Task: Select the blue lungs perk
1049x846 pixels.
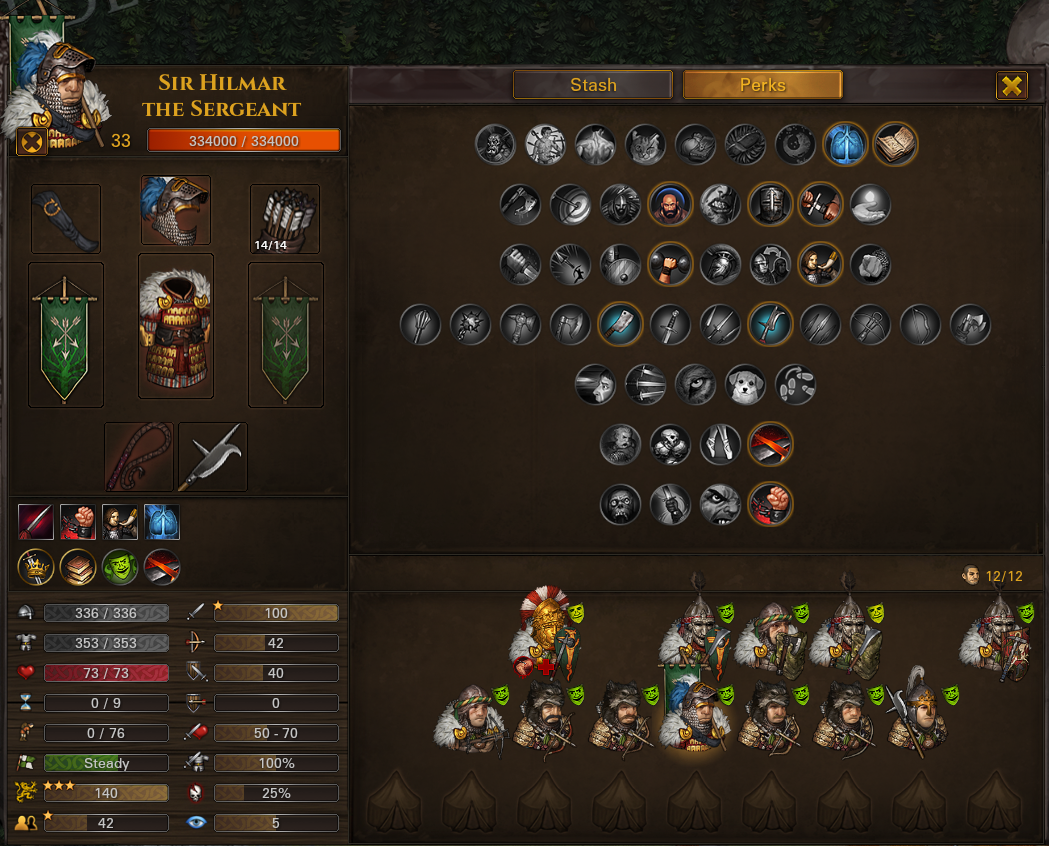Action: pos(845,144)
